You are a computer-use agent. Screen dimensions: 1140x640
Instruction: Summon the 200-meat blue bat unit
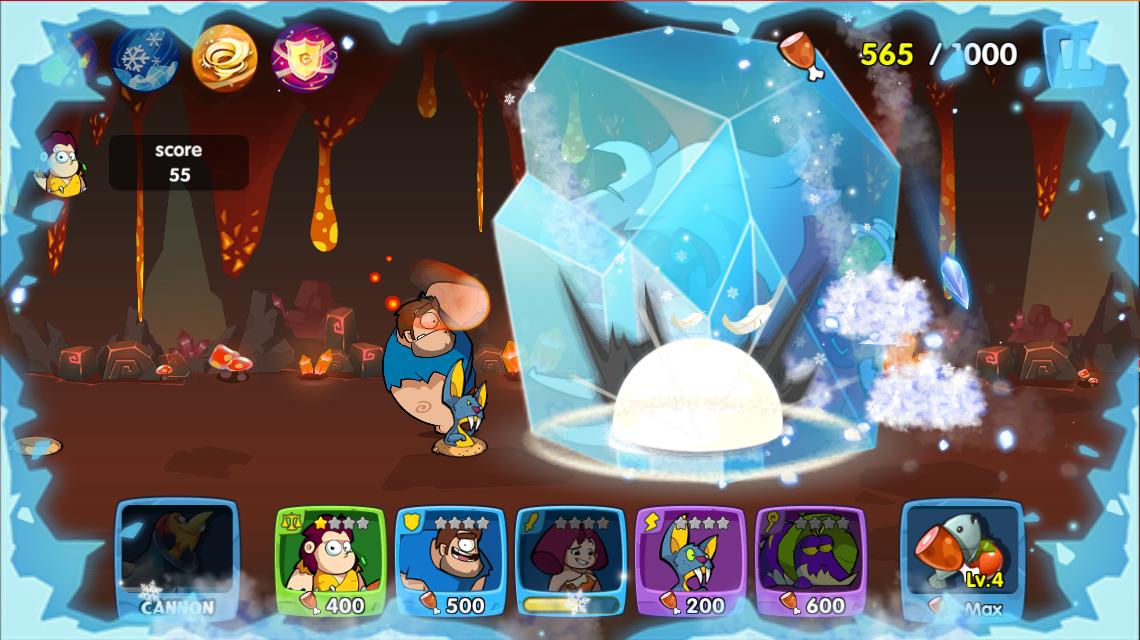click(x=690, y=562)
